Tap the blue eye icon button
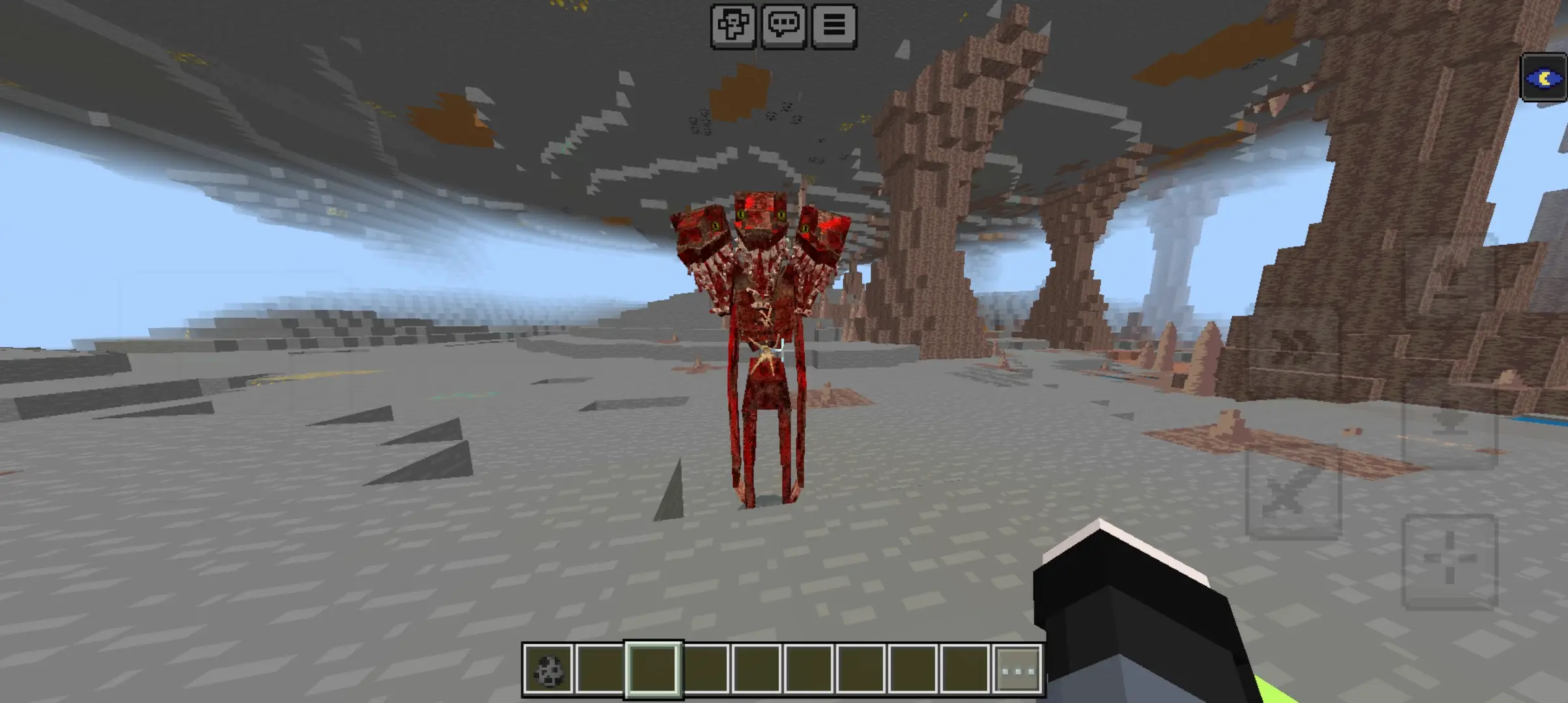This screenshot has height=703, width=1568. (1543, 78)
